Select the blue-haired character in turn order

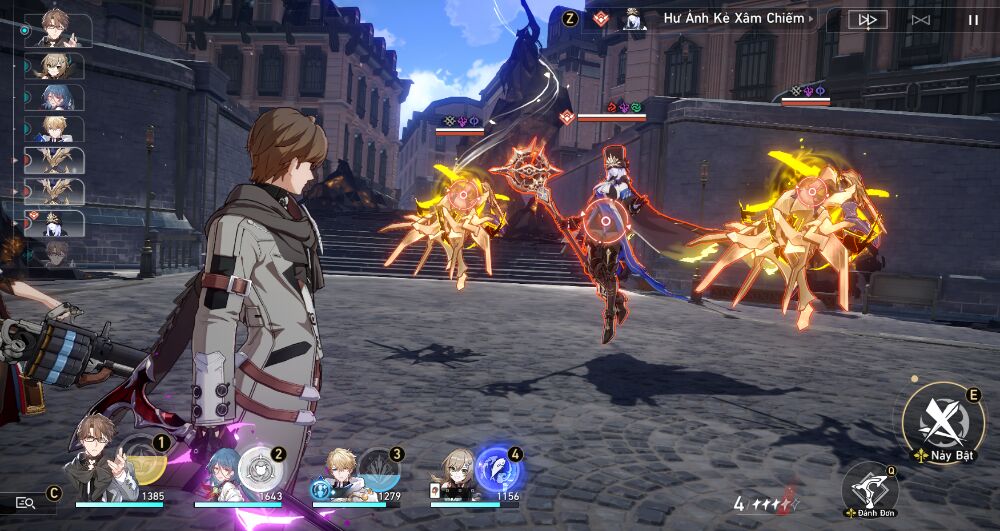point(58,98)
